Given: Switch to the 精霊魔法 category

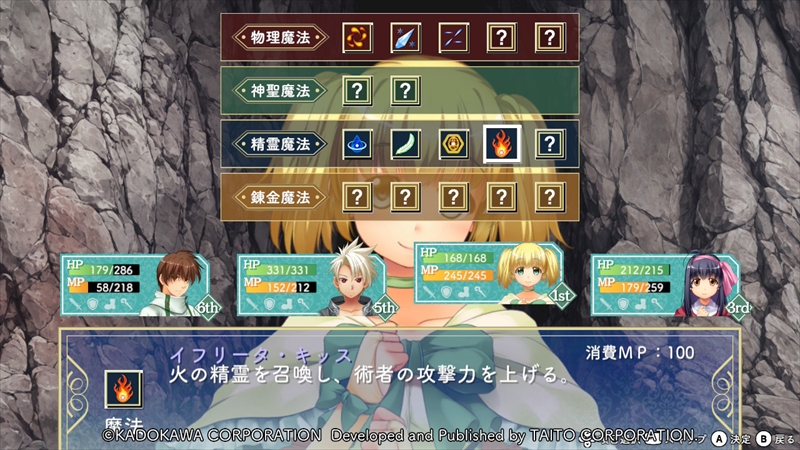Looking at the screenshot, I should (281, 143).
